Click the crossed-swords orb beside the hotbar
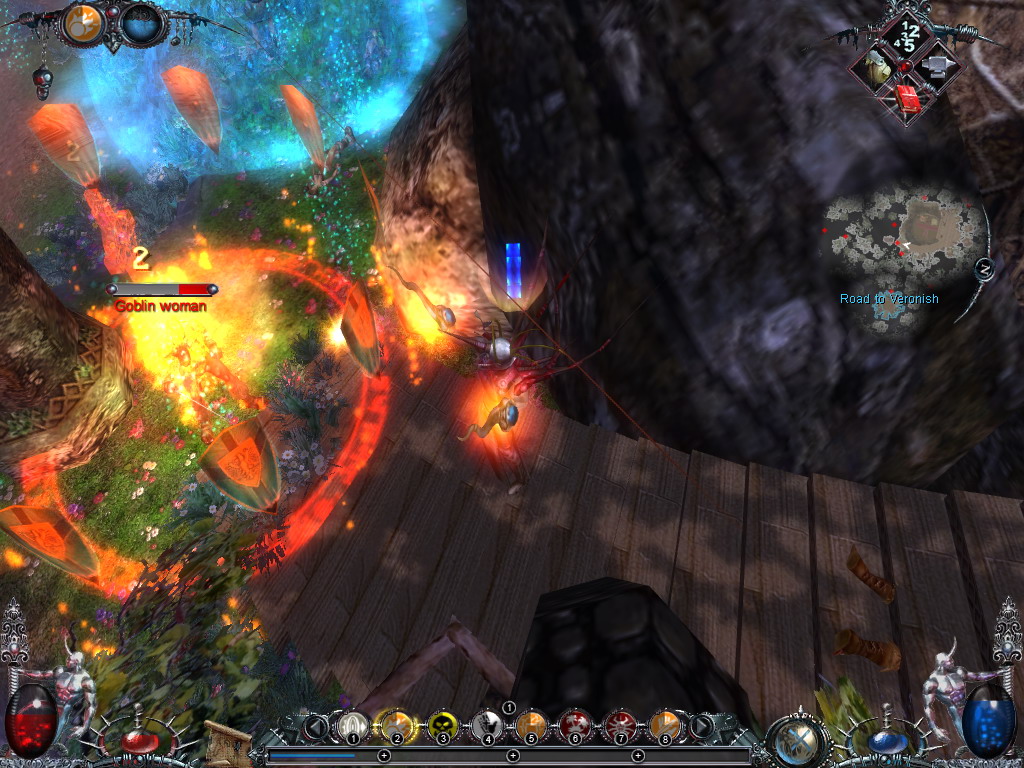Viewport: 1024px width, 768px height. pos(799,739)
